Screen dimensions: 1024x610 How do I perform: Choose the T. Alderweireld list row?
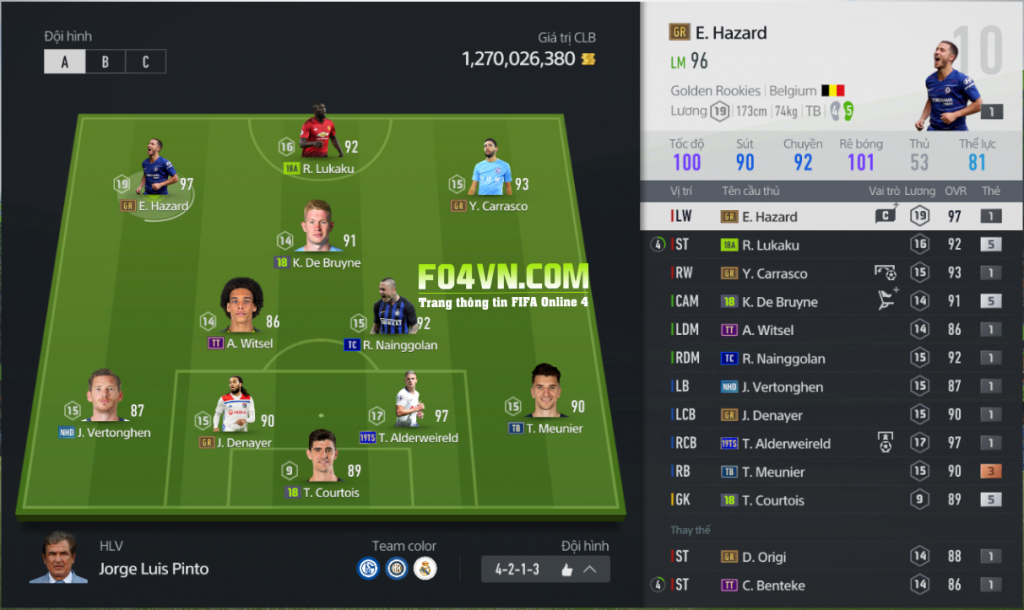click(x=832, y=443)
